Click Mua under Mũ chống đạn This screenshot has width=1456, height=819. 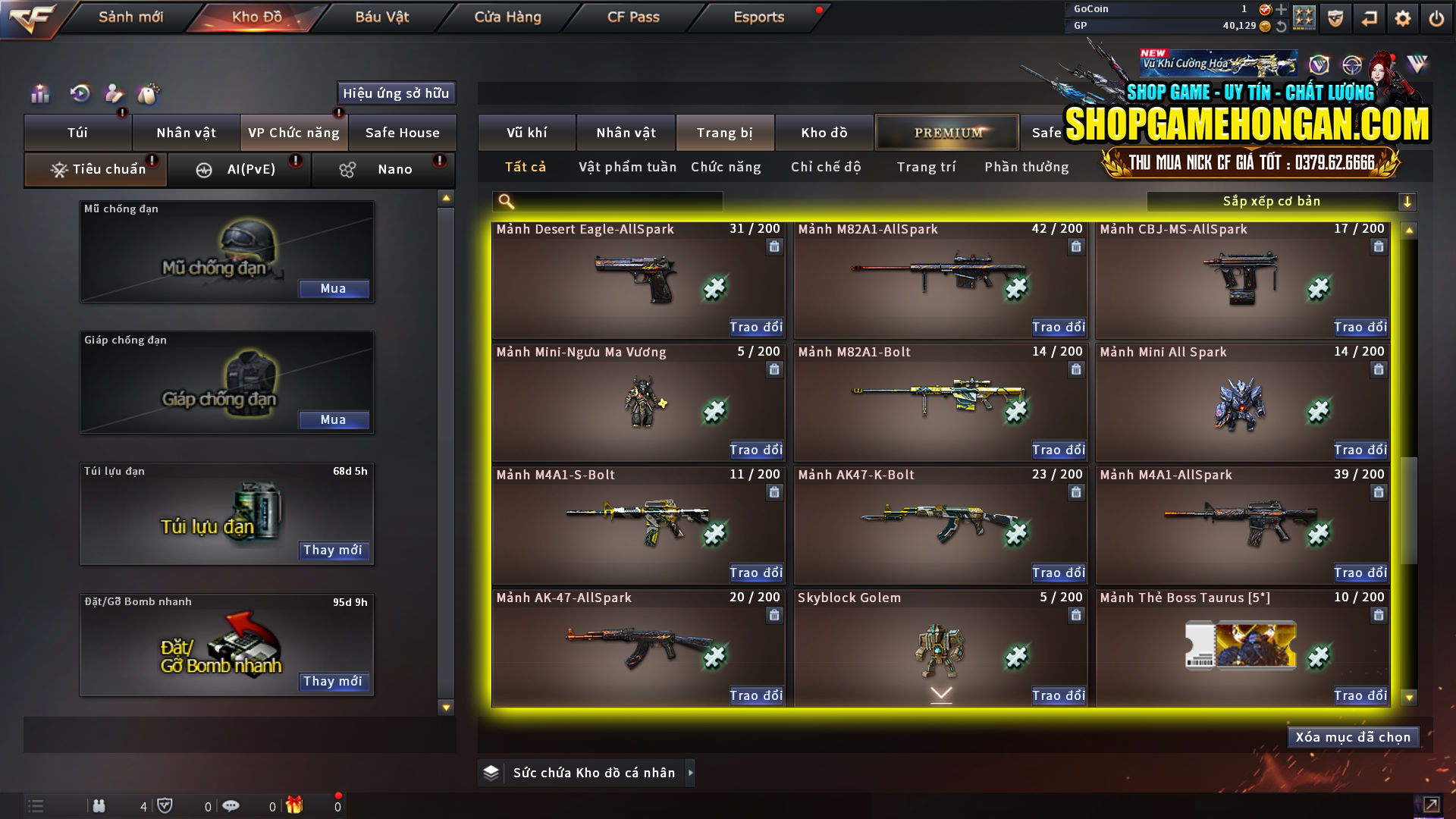click(x=334, y=288)
